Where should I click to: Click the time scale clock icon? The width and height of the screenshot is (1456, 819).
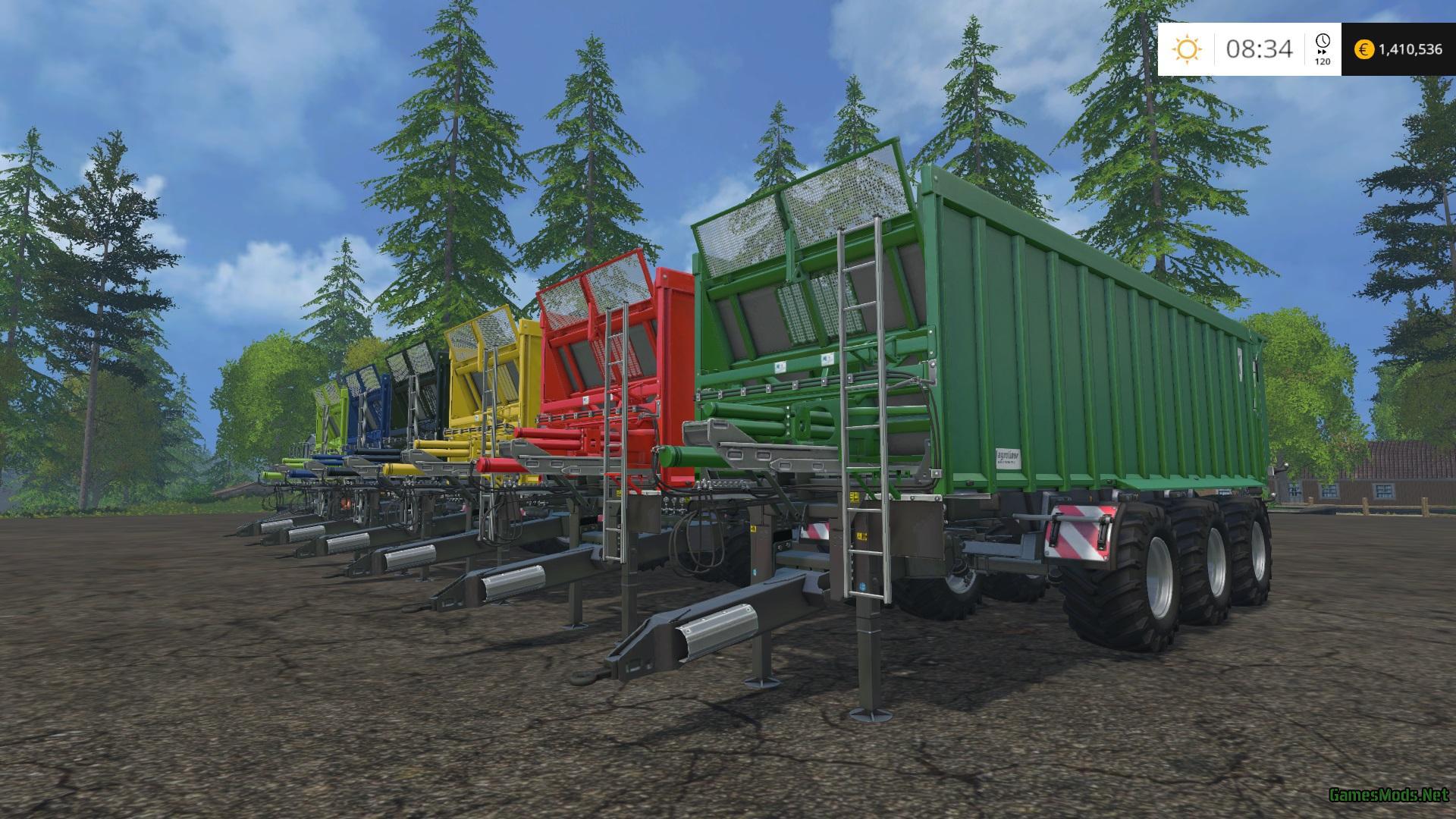[x=1323, y=42]
